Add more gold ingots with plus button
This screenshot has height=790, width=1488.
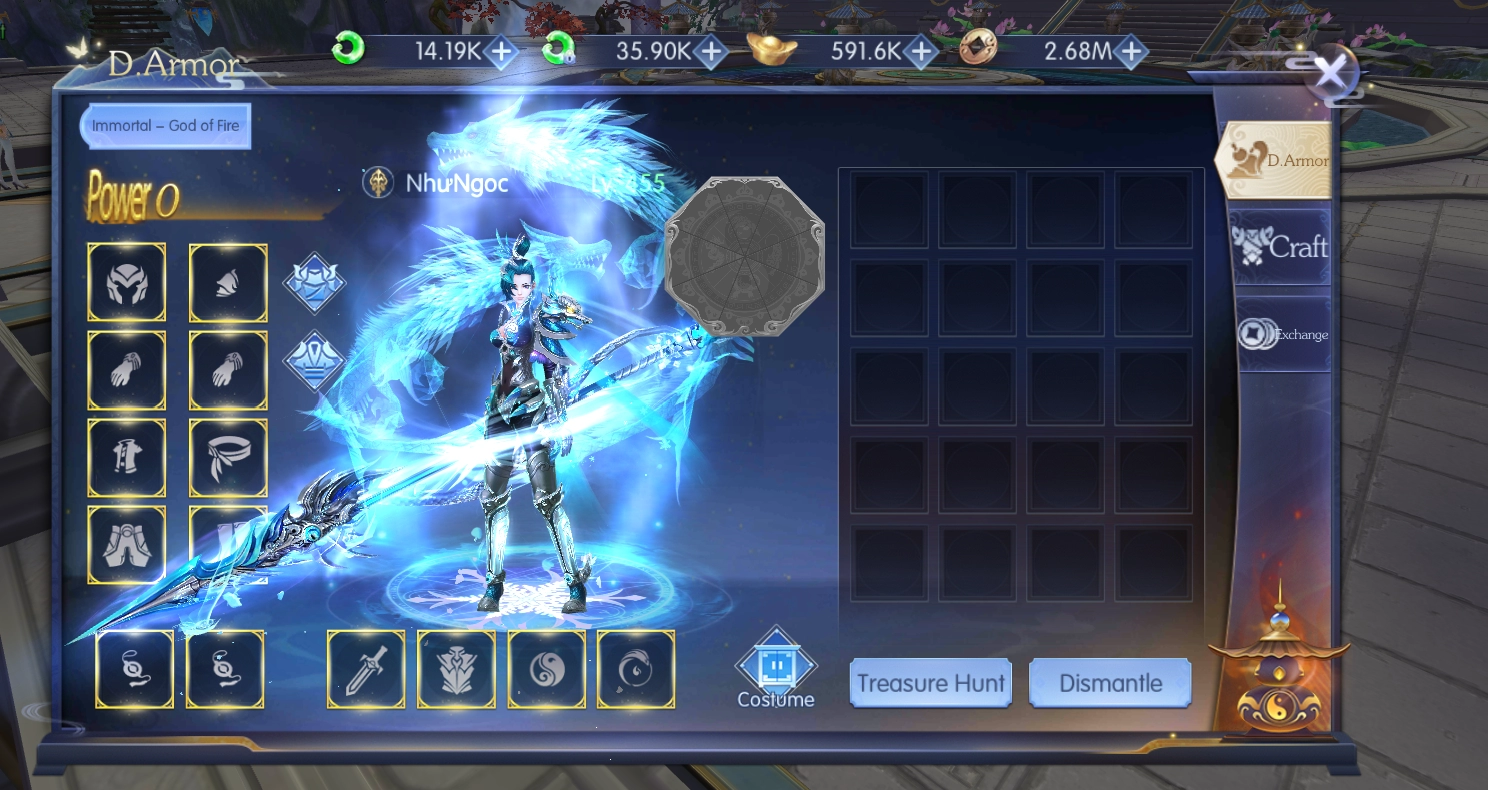920,51
